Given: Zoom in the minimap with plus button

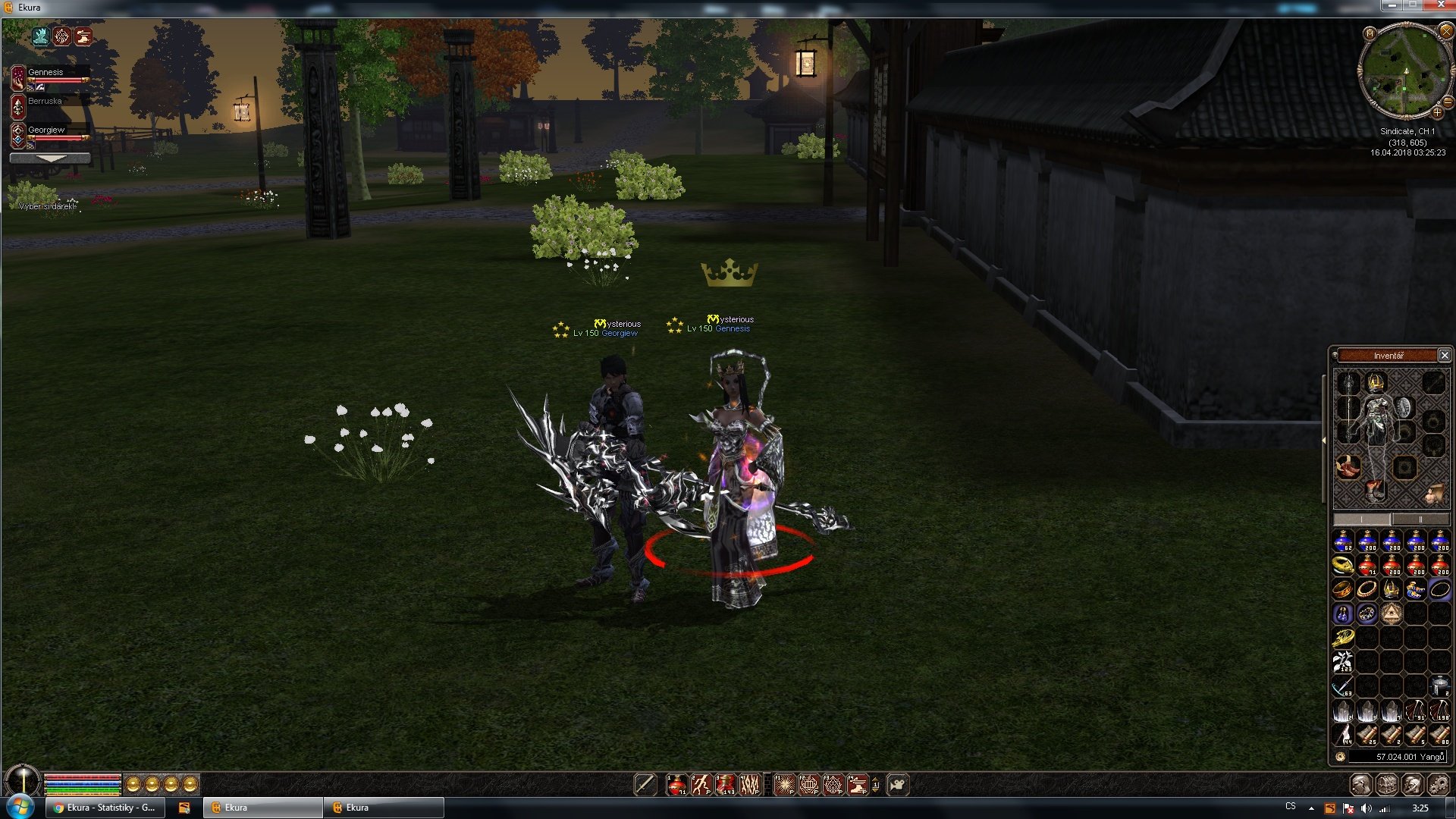Looking at the screenshot, I should tap(1437, 113).
